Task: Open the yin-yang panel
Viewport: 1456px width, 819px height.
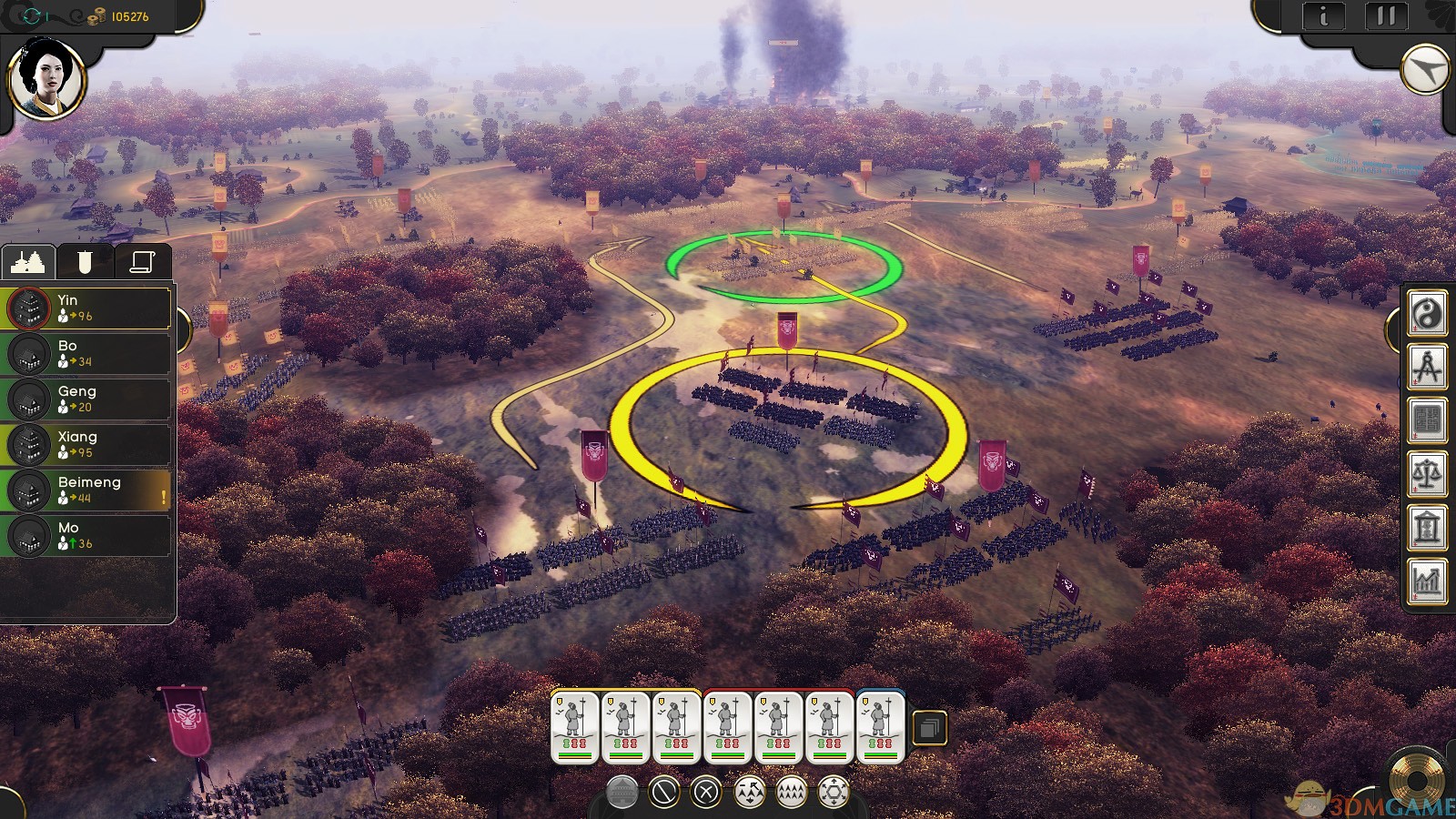Action: pyautogui.click(x=1427, y=313)
